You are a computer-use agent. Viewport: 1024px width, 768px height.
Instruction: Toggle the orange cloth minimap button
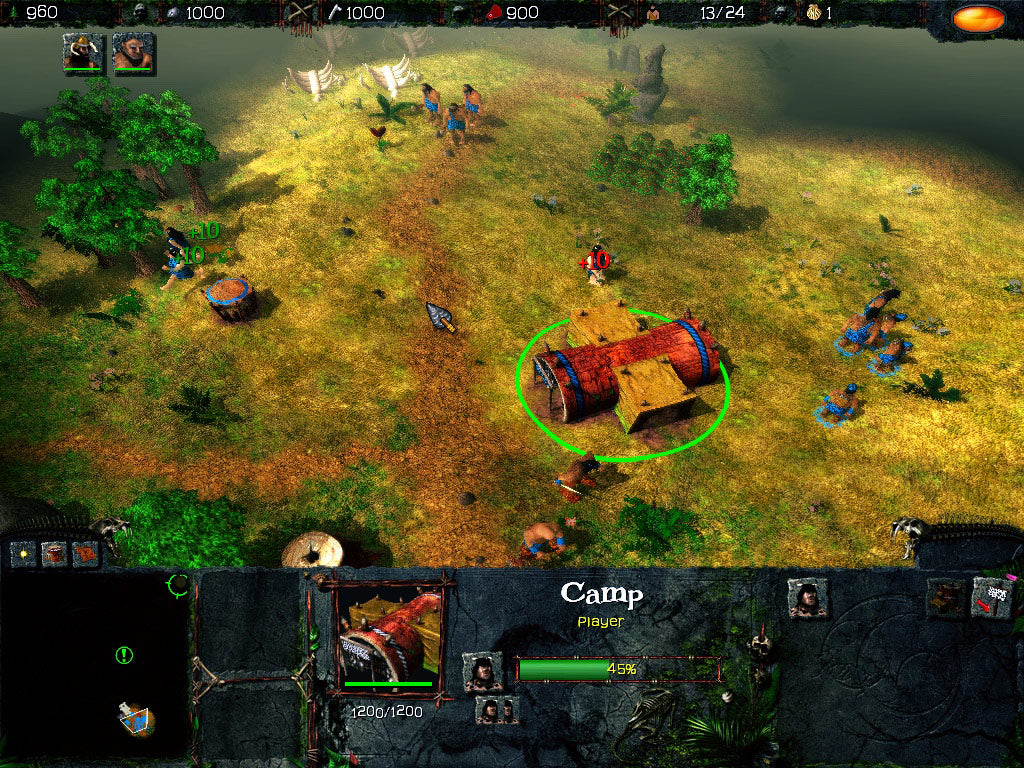point(85,552)
